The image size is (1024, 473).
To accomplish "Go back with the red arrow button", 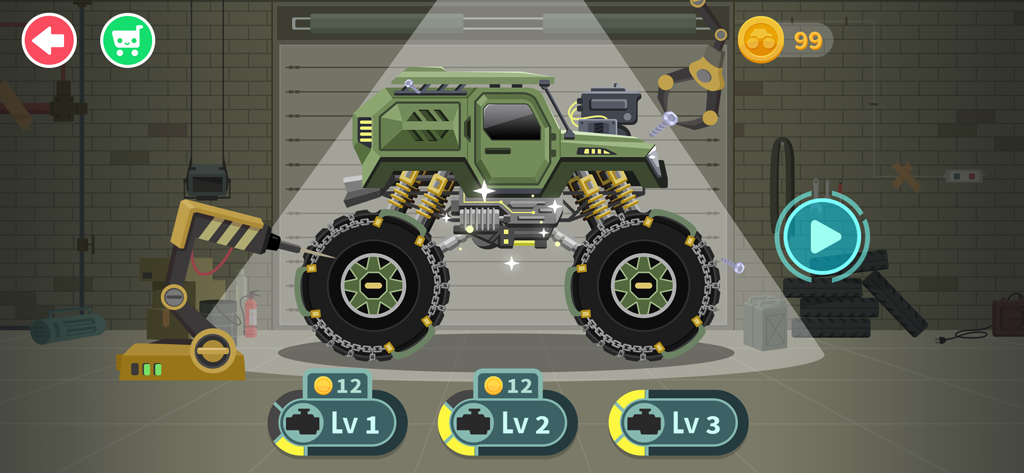I will 49,41.
